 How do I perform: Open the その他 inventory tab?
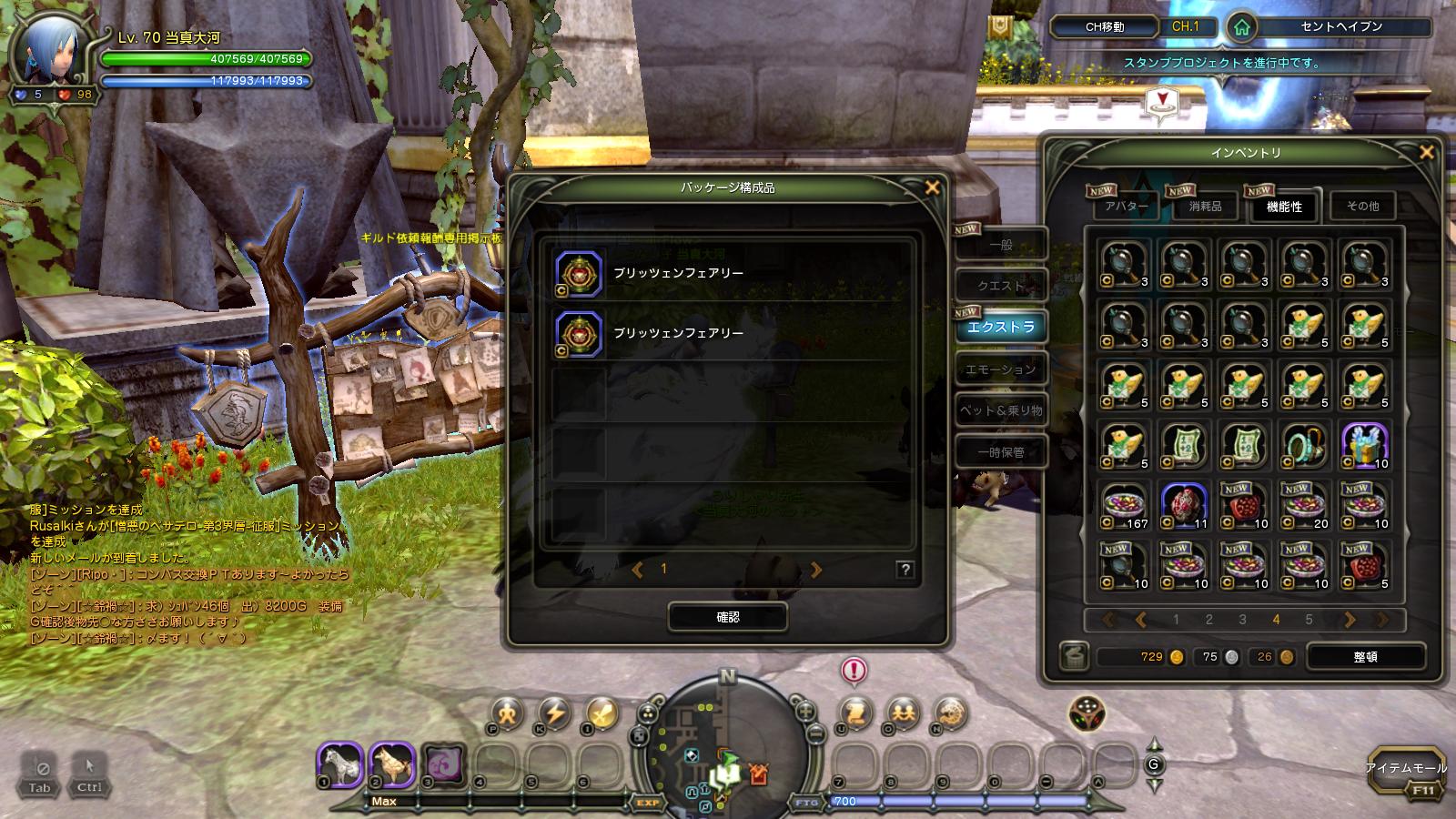(x=1362, y=207)
